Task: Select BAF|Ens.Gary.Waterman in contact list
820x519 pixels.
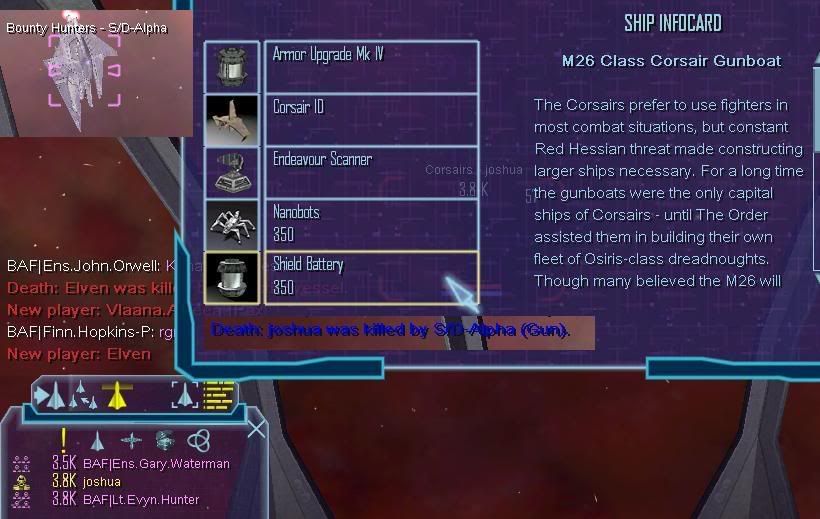Action: [156, 464]
